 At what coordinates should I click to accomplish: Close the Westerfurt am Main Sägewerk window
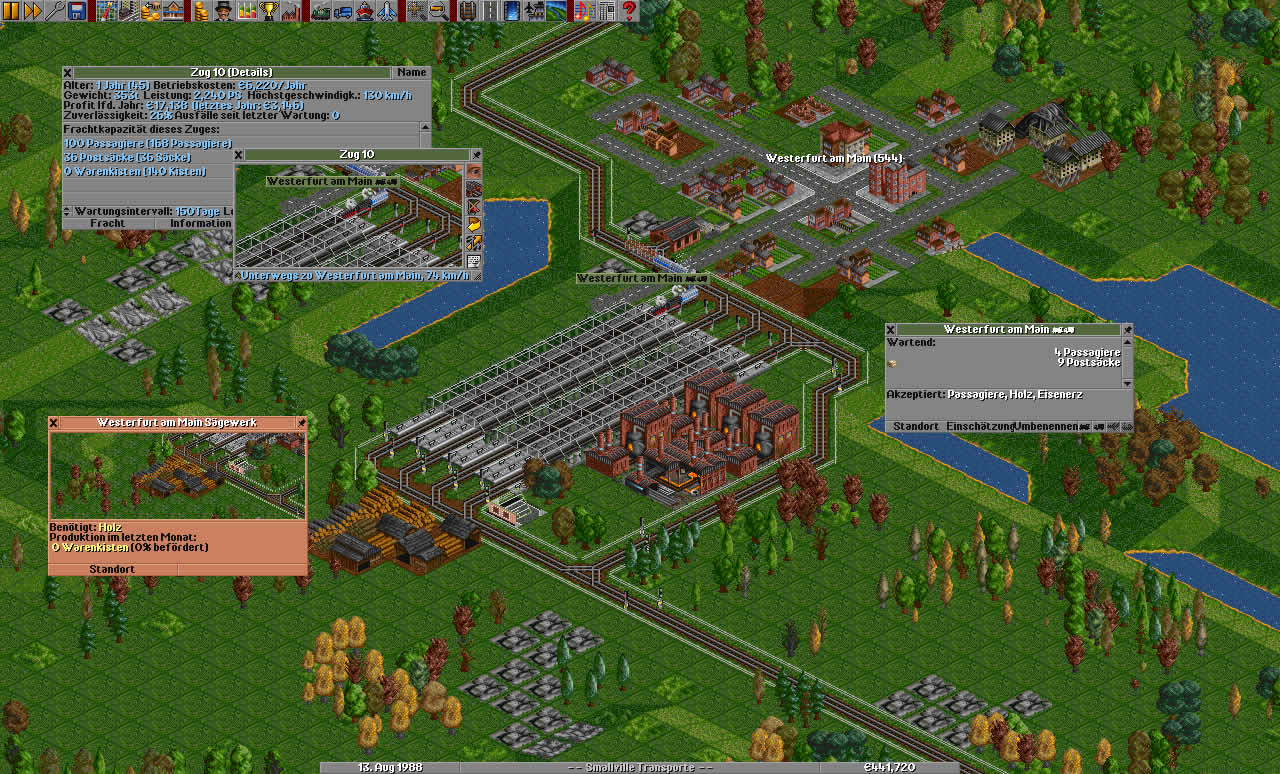54,423
